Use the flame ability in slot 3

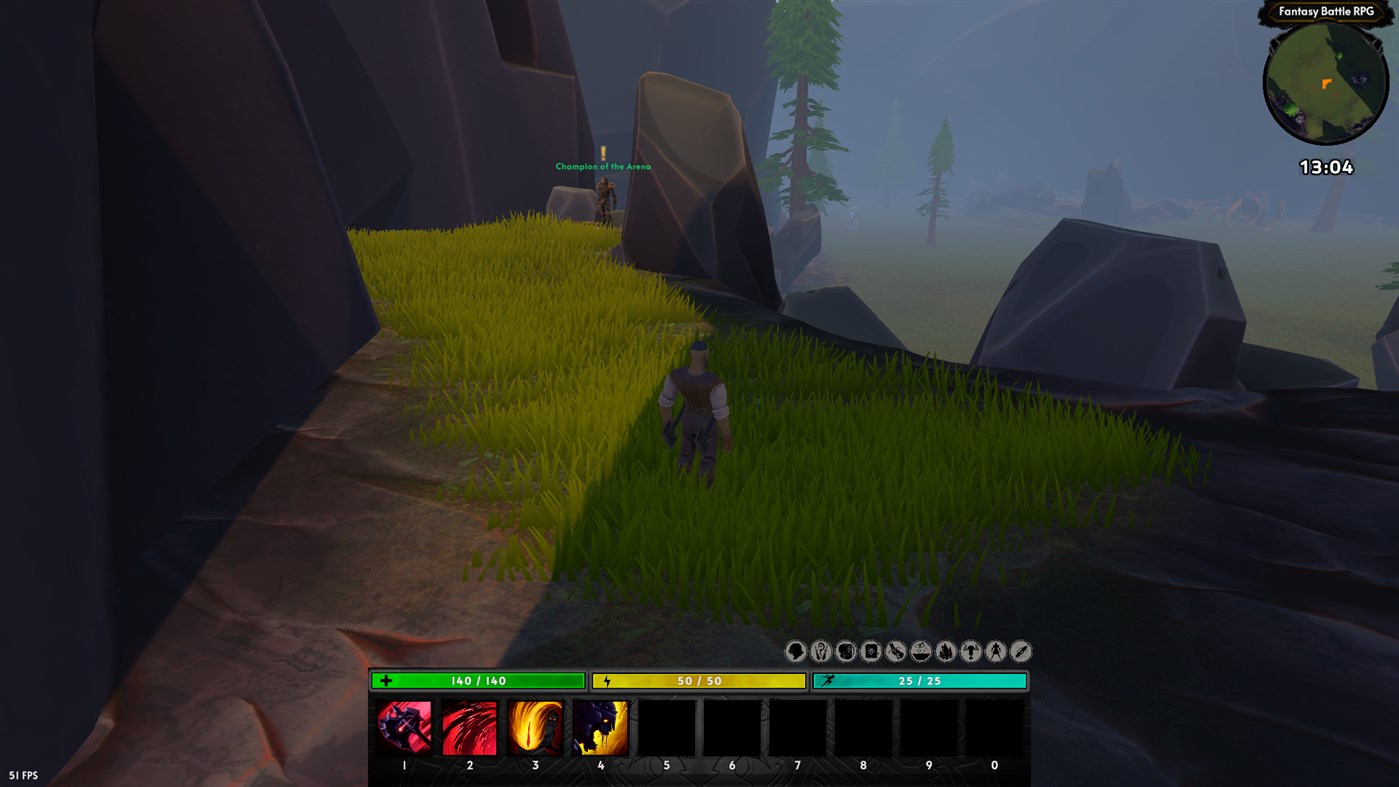pyautogui.click(x=535, y=726)
